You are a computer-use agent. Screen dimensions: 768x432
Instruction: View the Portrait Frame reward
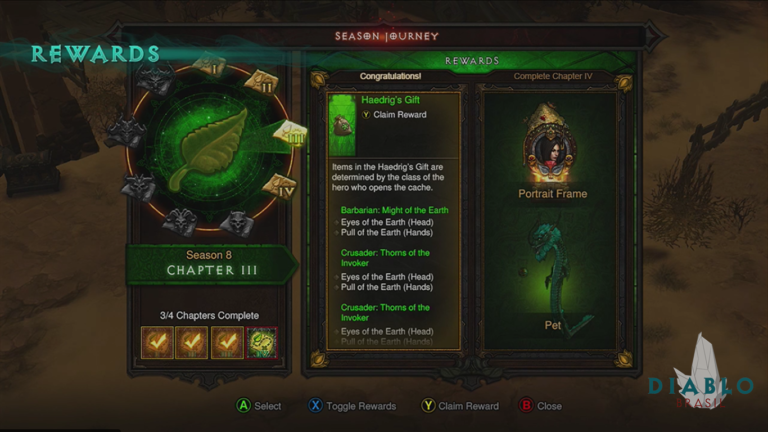click(x=552, y=150)
